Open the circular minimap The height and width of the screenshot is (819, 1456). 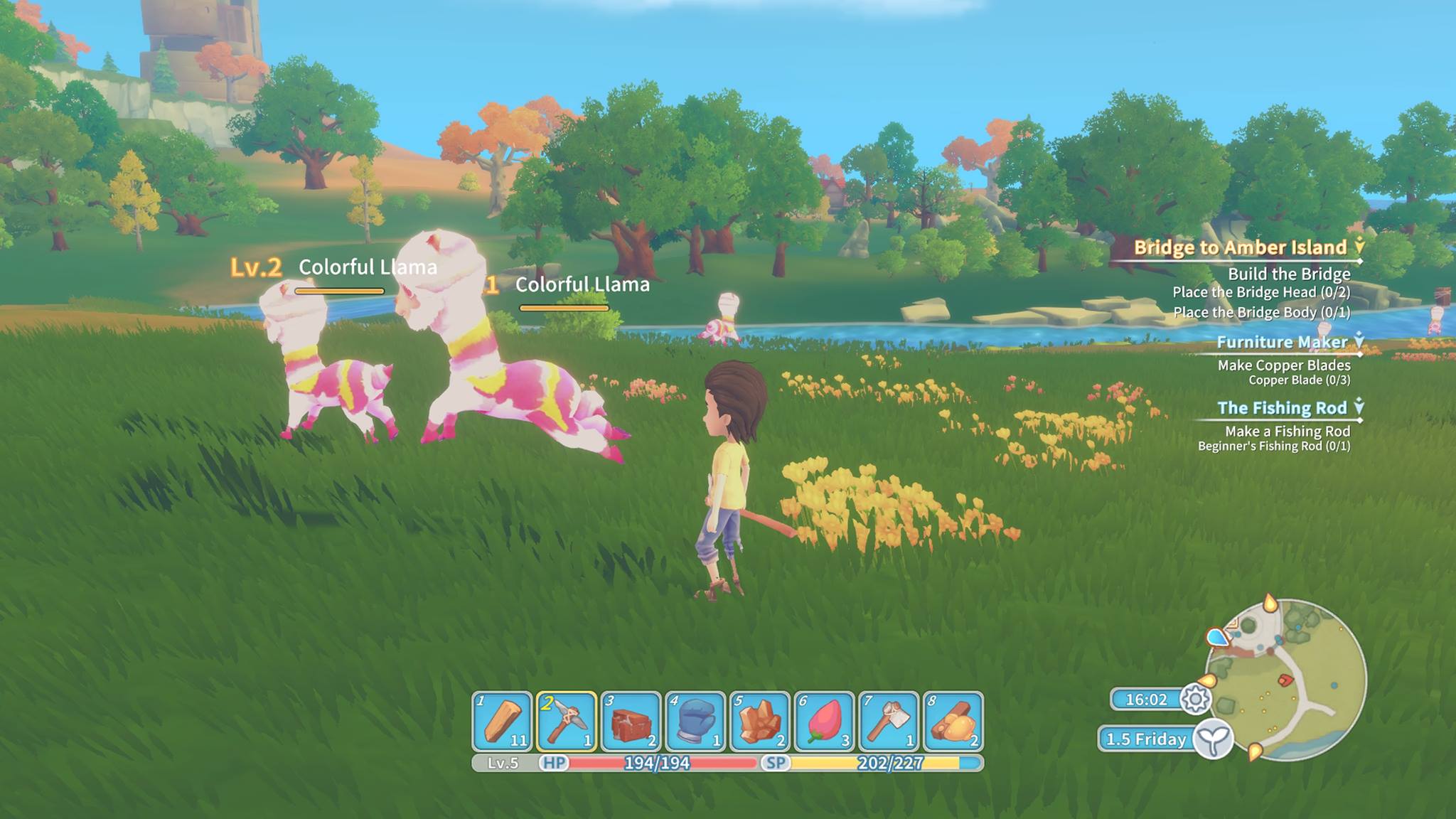(1285, 680)
